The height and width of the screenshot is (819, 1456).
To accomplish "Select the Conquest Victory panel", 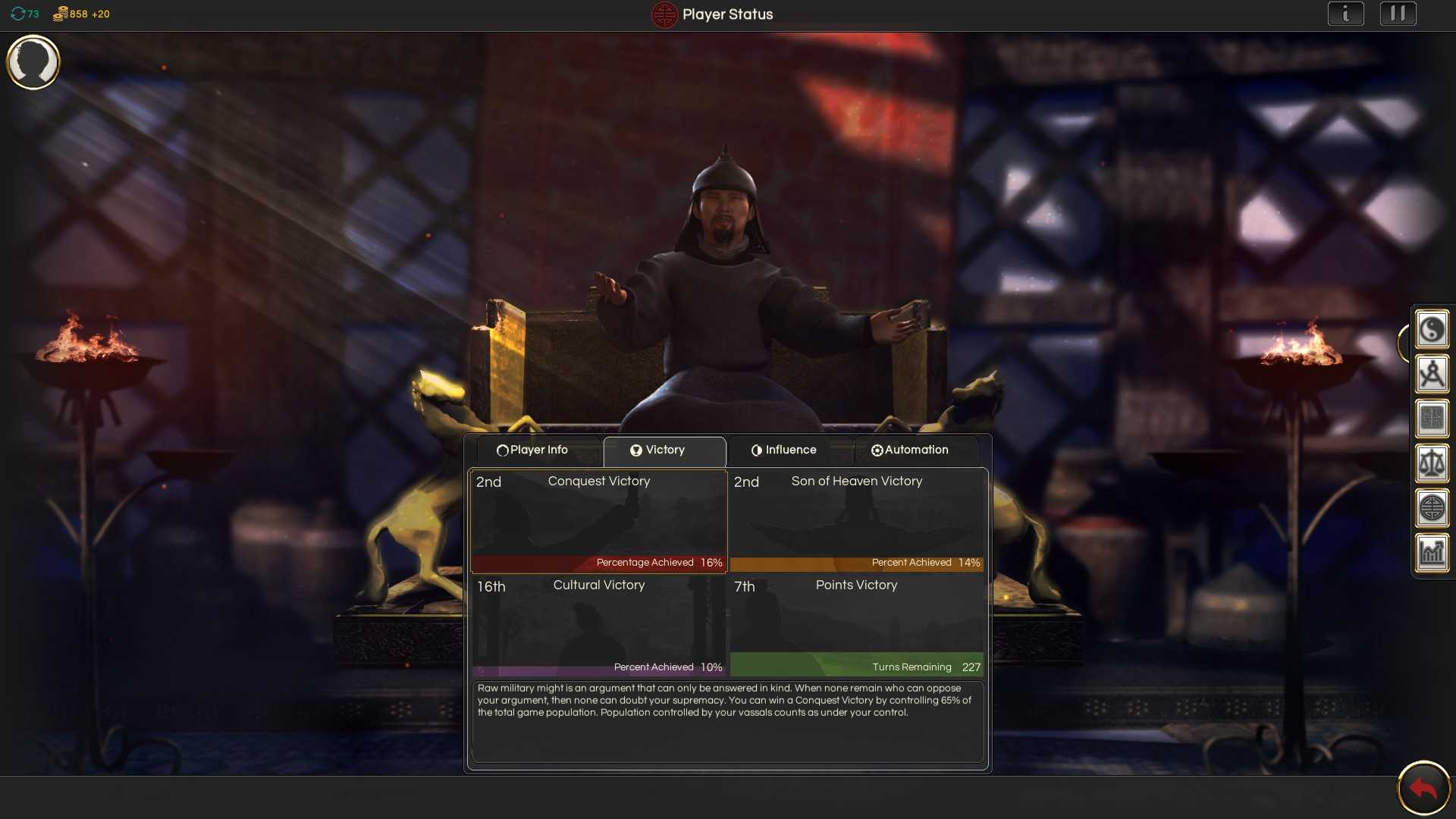I will [x=598, y=519].
